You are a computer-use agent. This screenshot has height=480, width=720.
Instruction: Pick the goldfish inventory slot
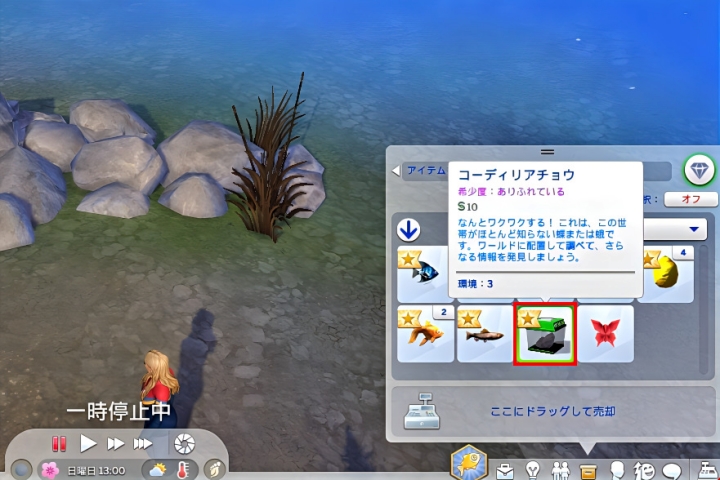(426, 335)
